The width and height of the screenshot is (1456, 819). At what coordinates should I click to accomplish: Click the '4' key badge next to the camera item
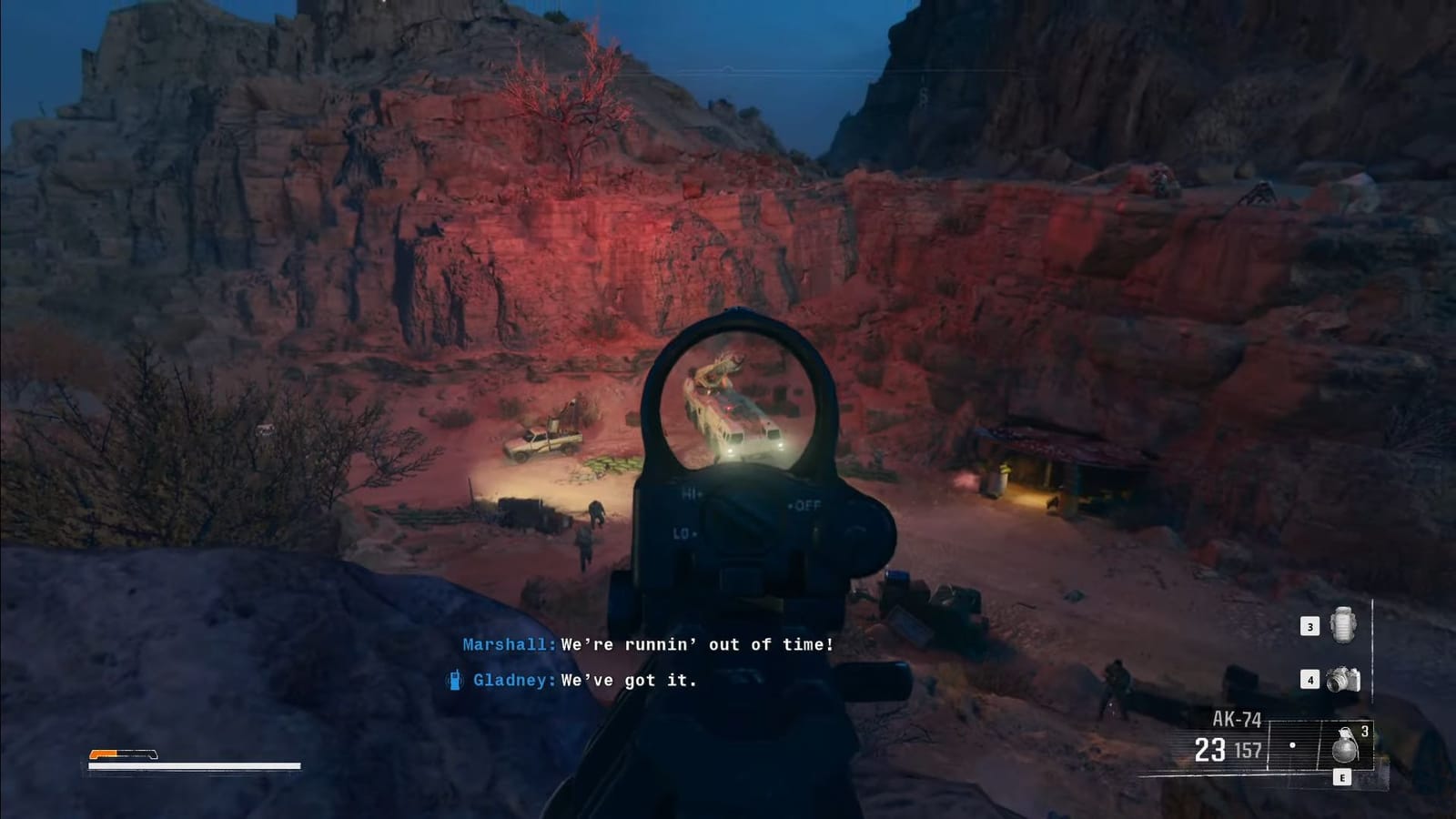[x=1309, y=678]
